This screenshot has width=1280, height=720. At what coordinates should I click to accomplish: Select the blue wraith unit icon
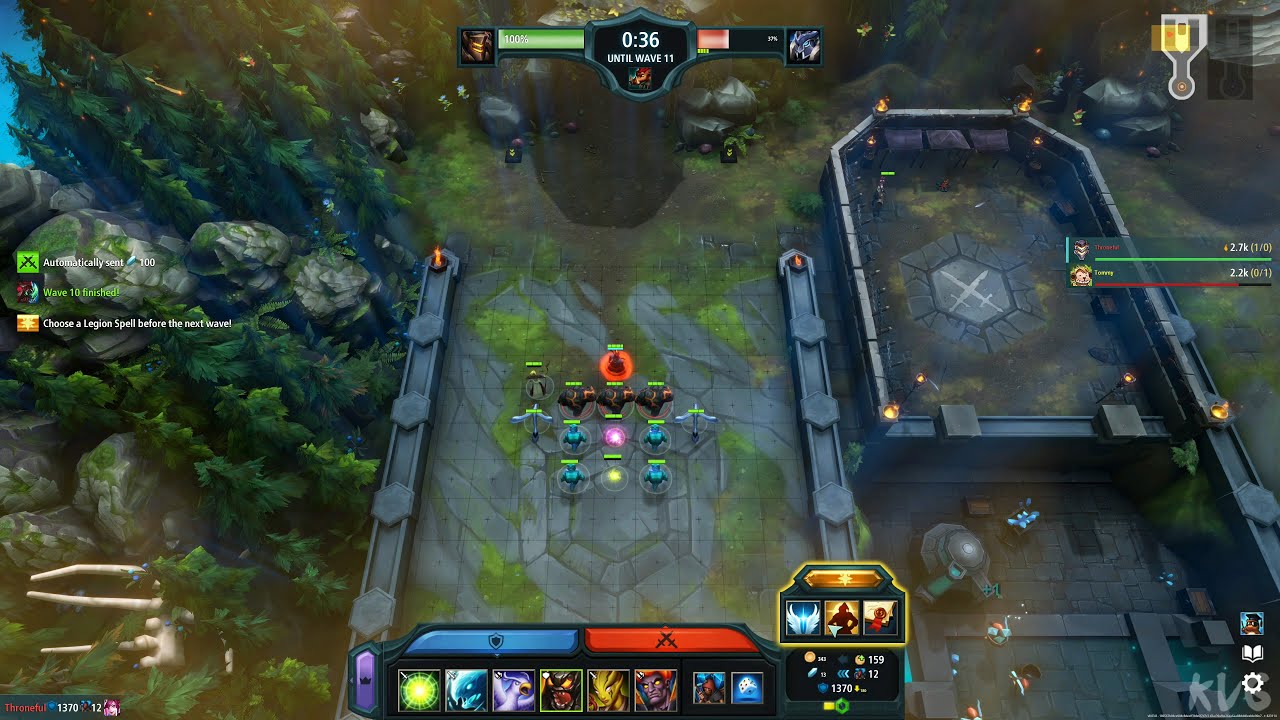pos(466,687)
